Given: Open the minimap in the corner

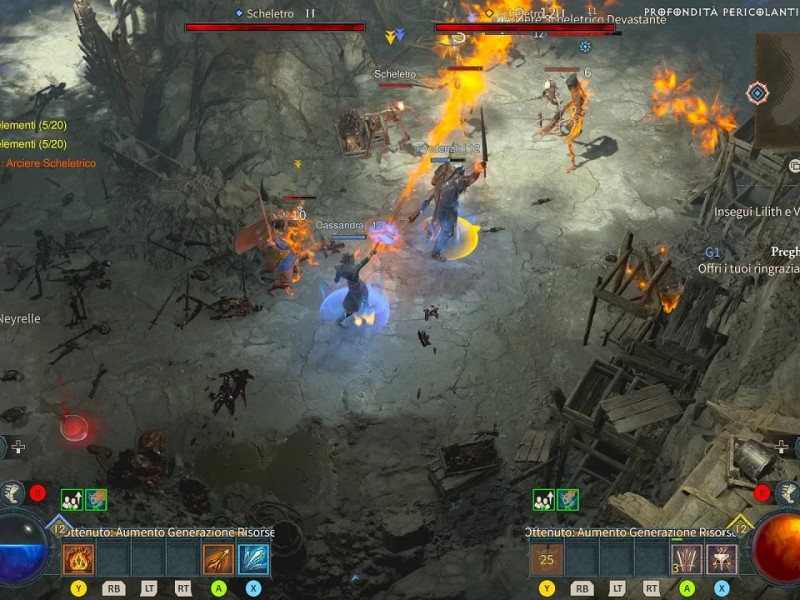Looking at the screenshot, I should tap(778, 90).
